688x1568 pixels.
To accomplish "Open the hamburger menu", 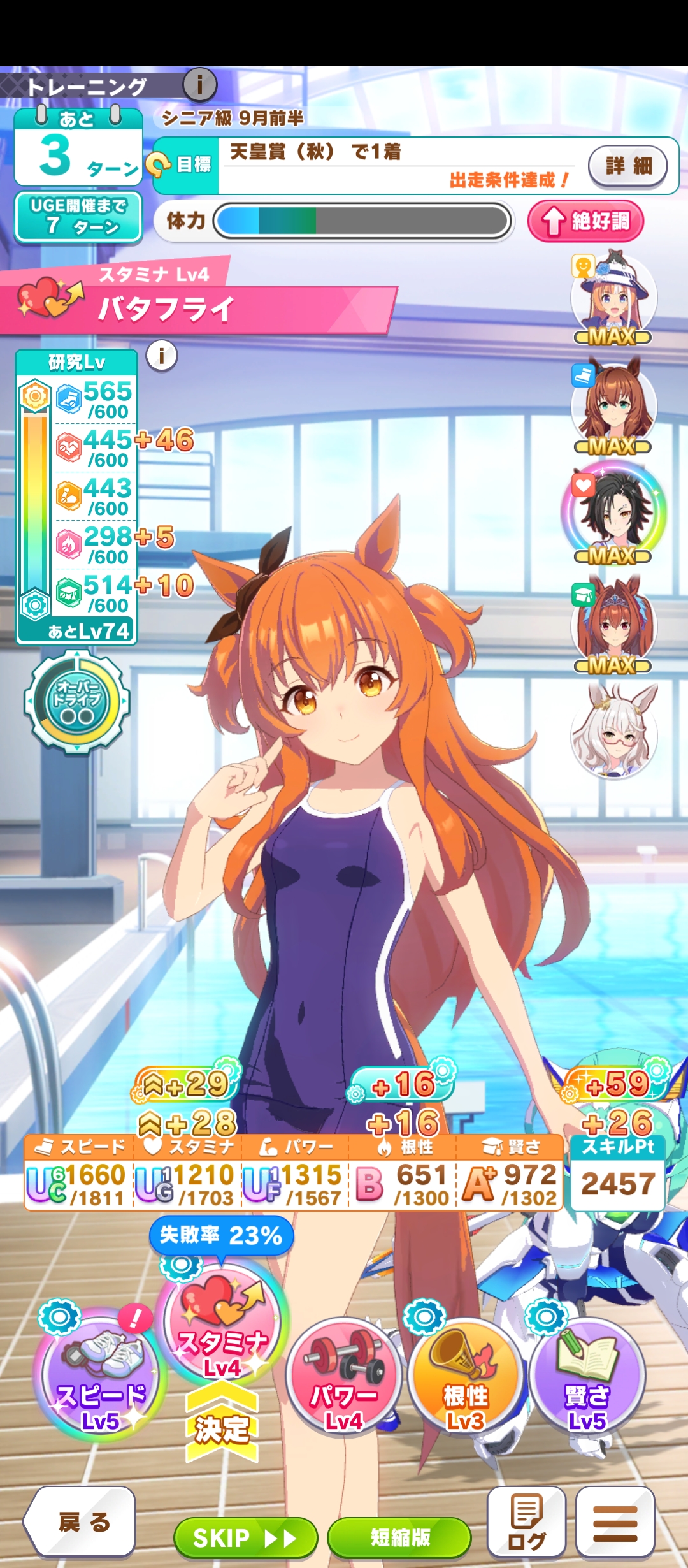I will coord(615,1522).
